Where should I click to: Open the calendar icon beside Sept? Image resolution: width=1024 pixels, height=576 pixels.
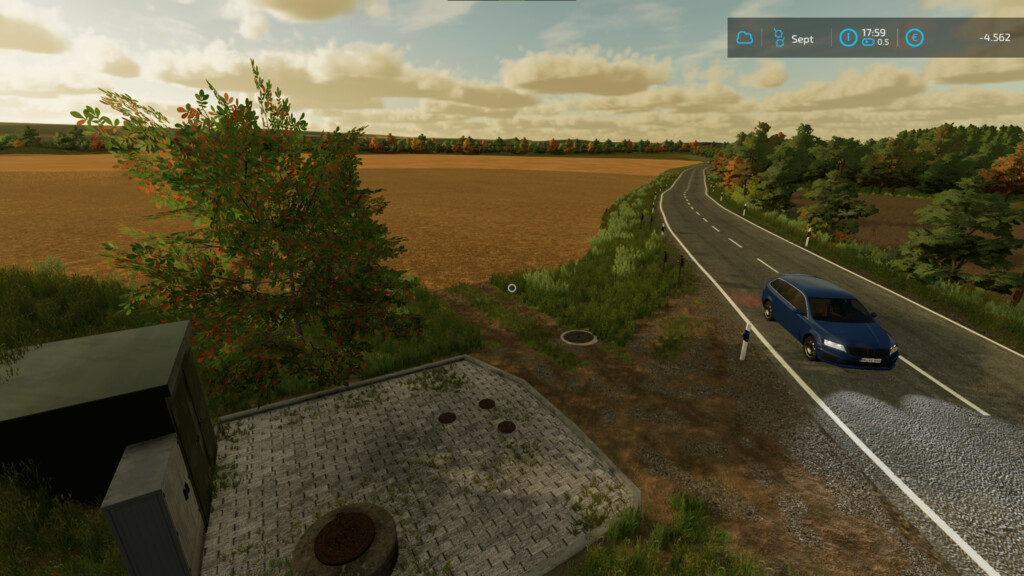coord(778,38)
